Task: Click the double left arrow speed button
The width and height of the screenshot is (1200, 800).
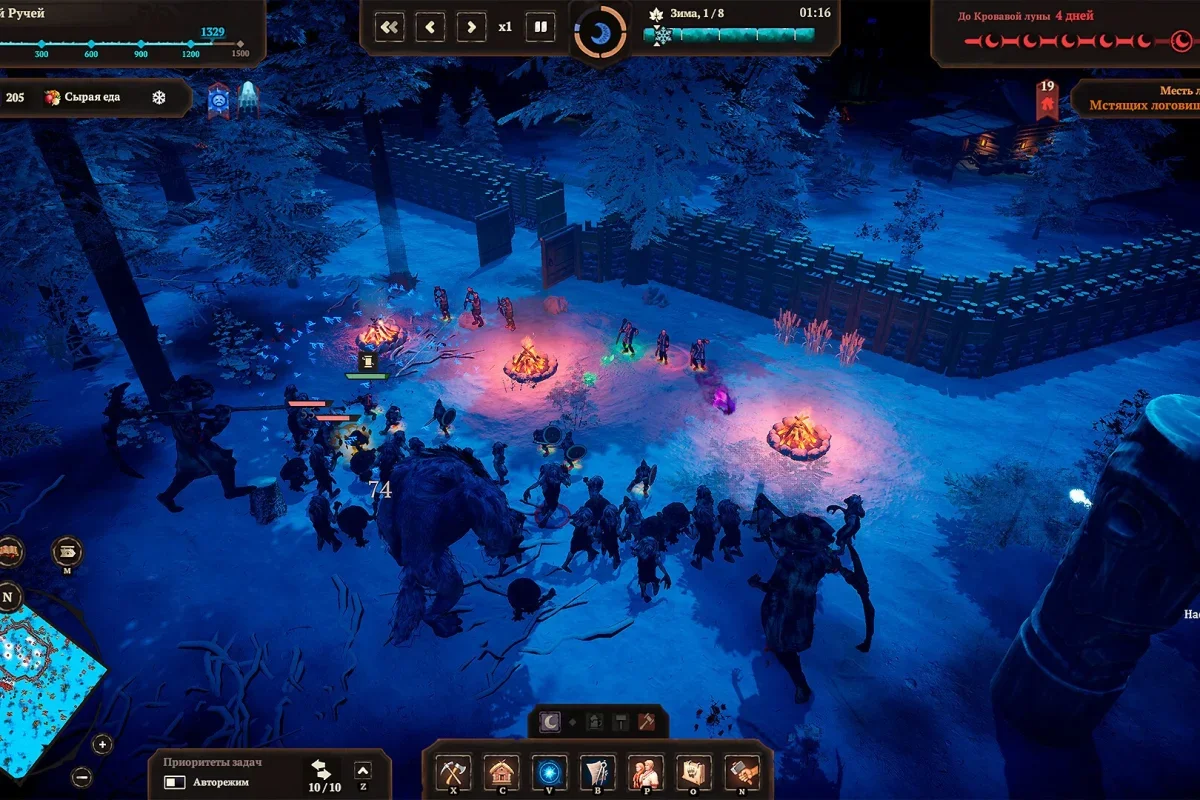Action: pyautogui.click(x=389, y=27)
